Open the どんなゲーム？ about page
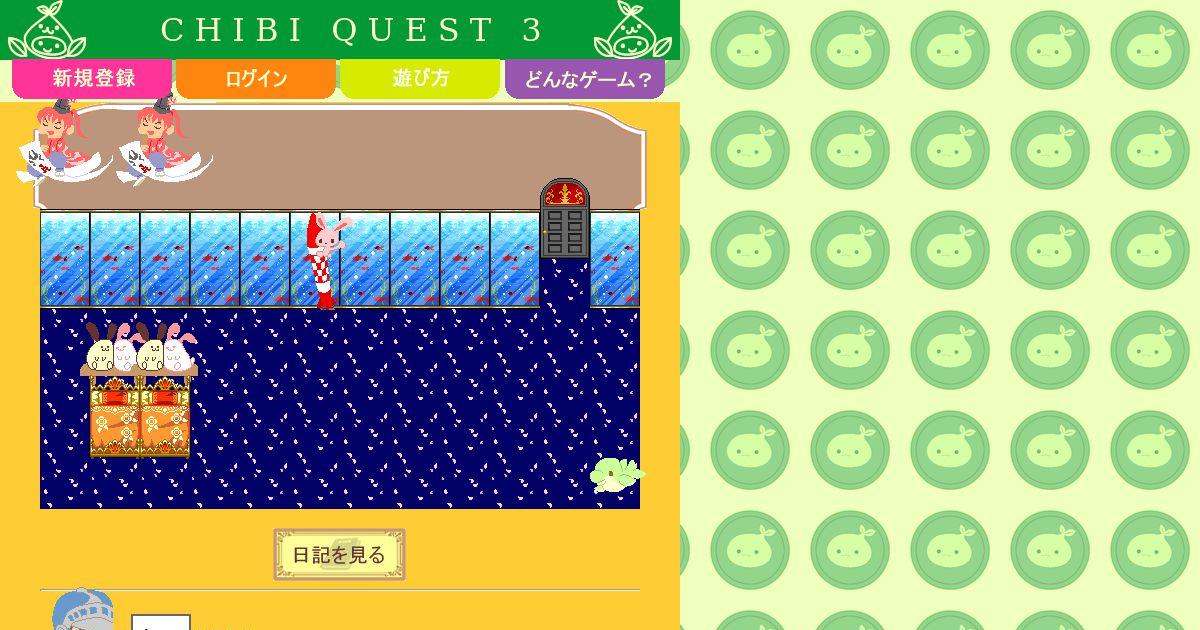Screen dimensions: 1200x630 [x=585, y=79]
